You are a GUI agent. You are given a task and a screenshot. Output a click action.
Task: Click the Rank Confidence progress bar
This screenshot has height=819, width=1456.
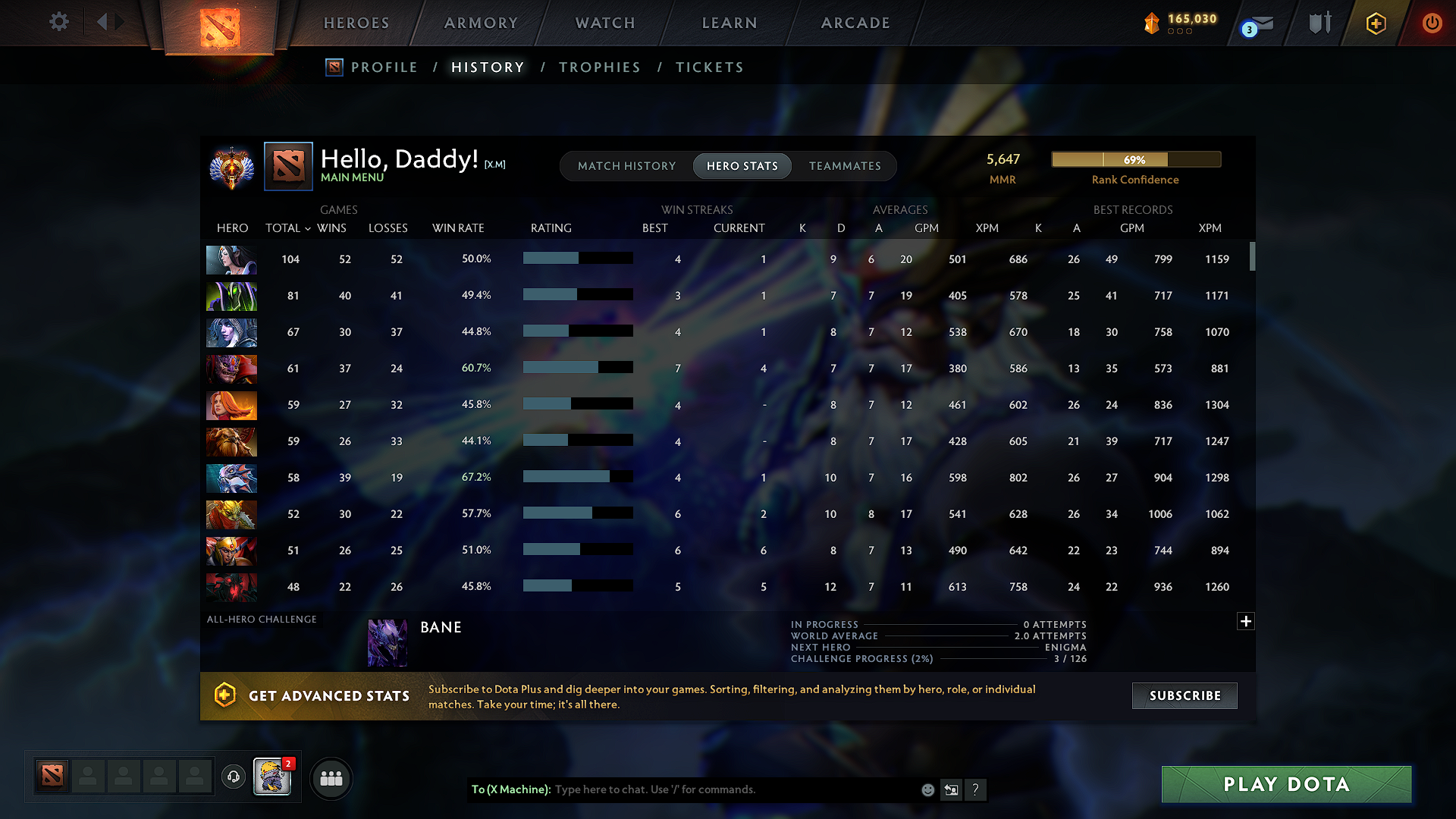click(1135, 159)
